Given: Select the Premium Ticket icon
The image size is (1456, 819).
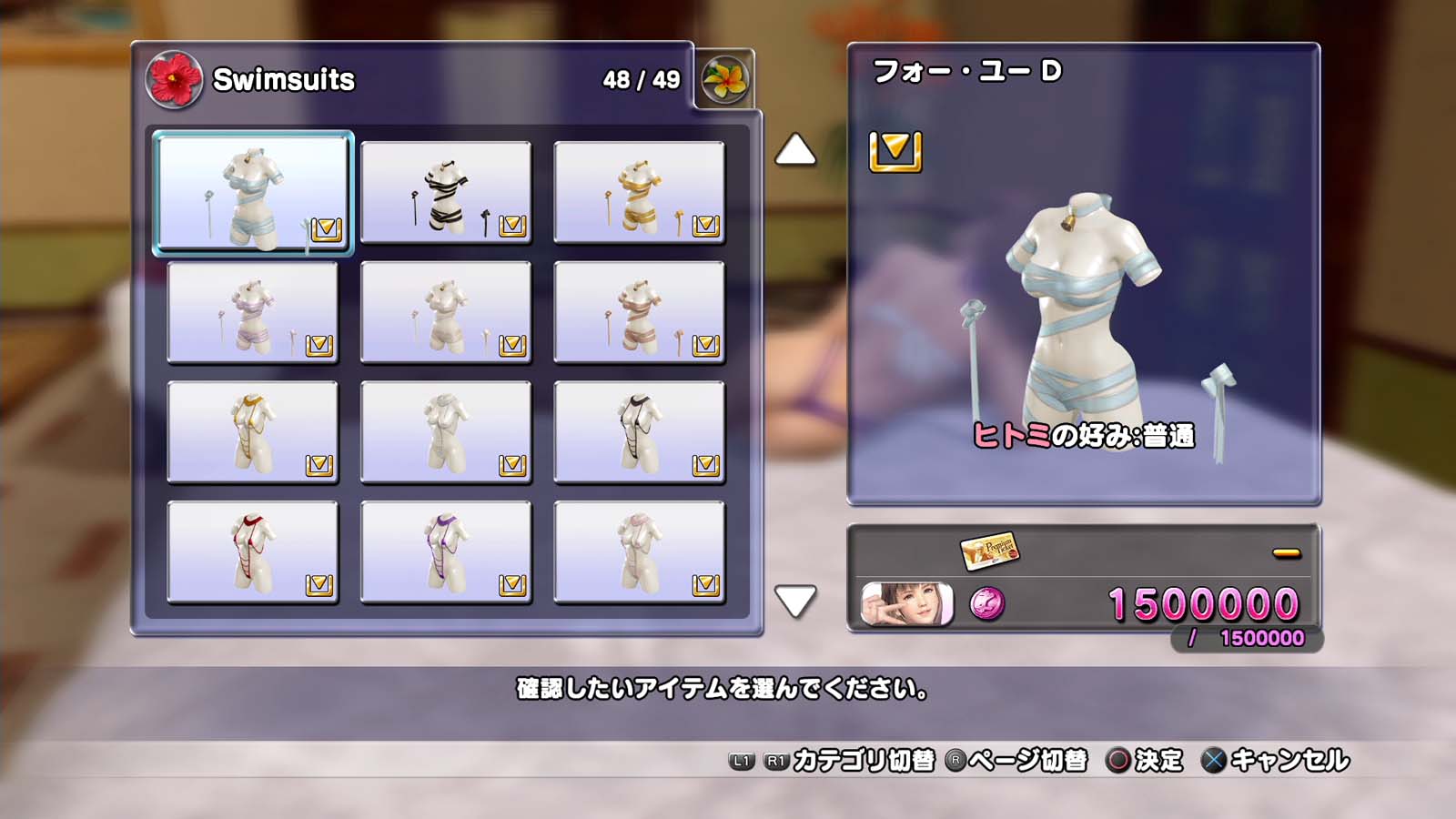Looking at the screenshot, I should click(989, 550).
